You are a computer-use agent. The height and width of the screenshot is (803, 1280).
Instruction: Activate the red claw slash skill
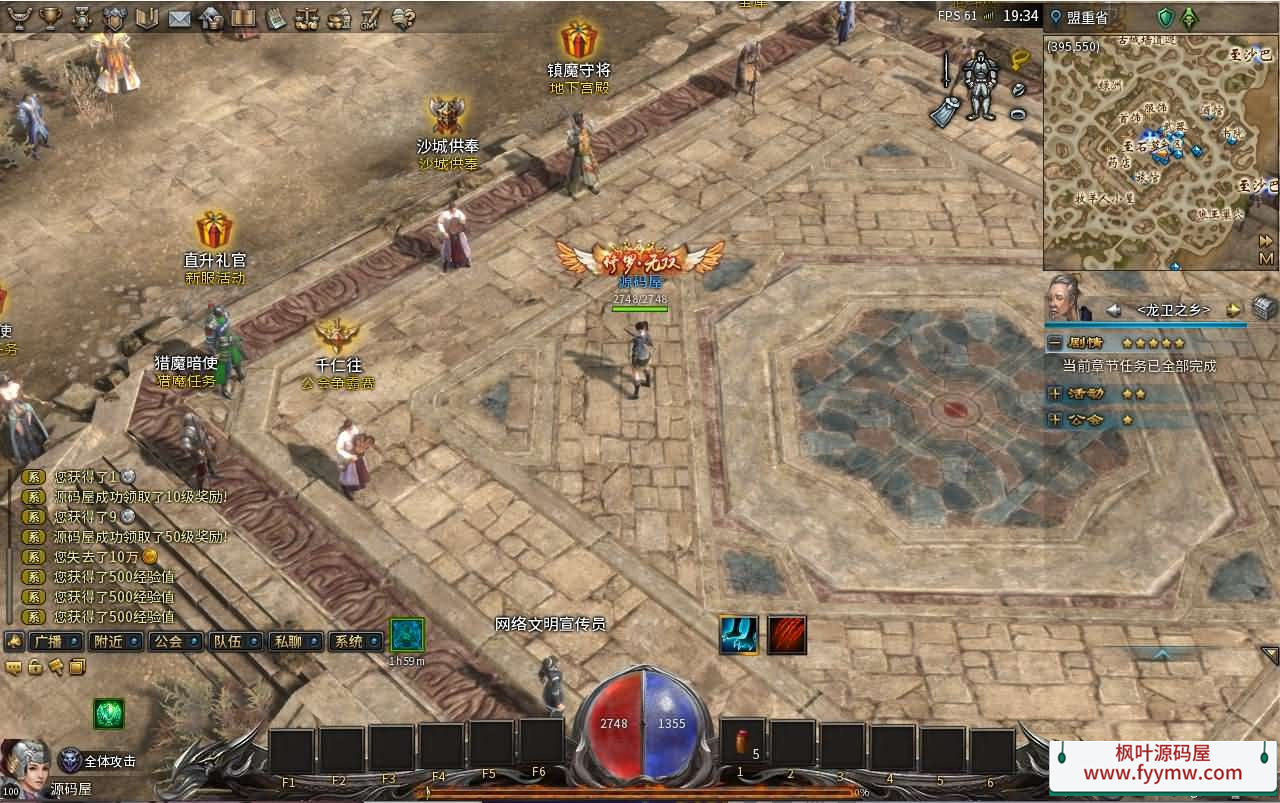[x=787, y=635]
